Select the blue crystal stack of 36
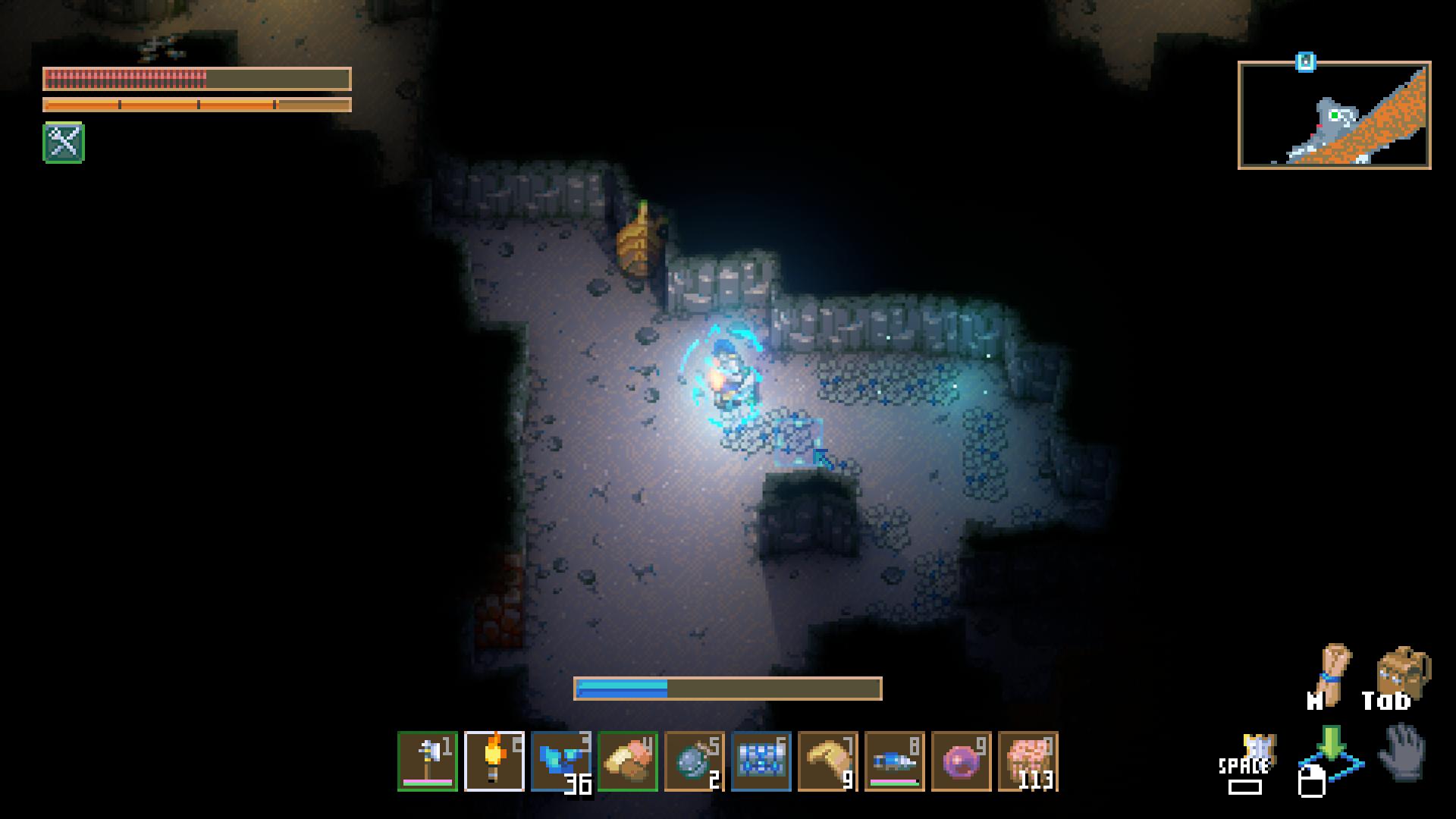Image resolution: width=1456 pixels, height=819 pixels. 561,761
